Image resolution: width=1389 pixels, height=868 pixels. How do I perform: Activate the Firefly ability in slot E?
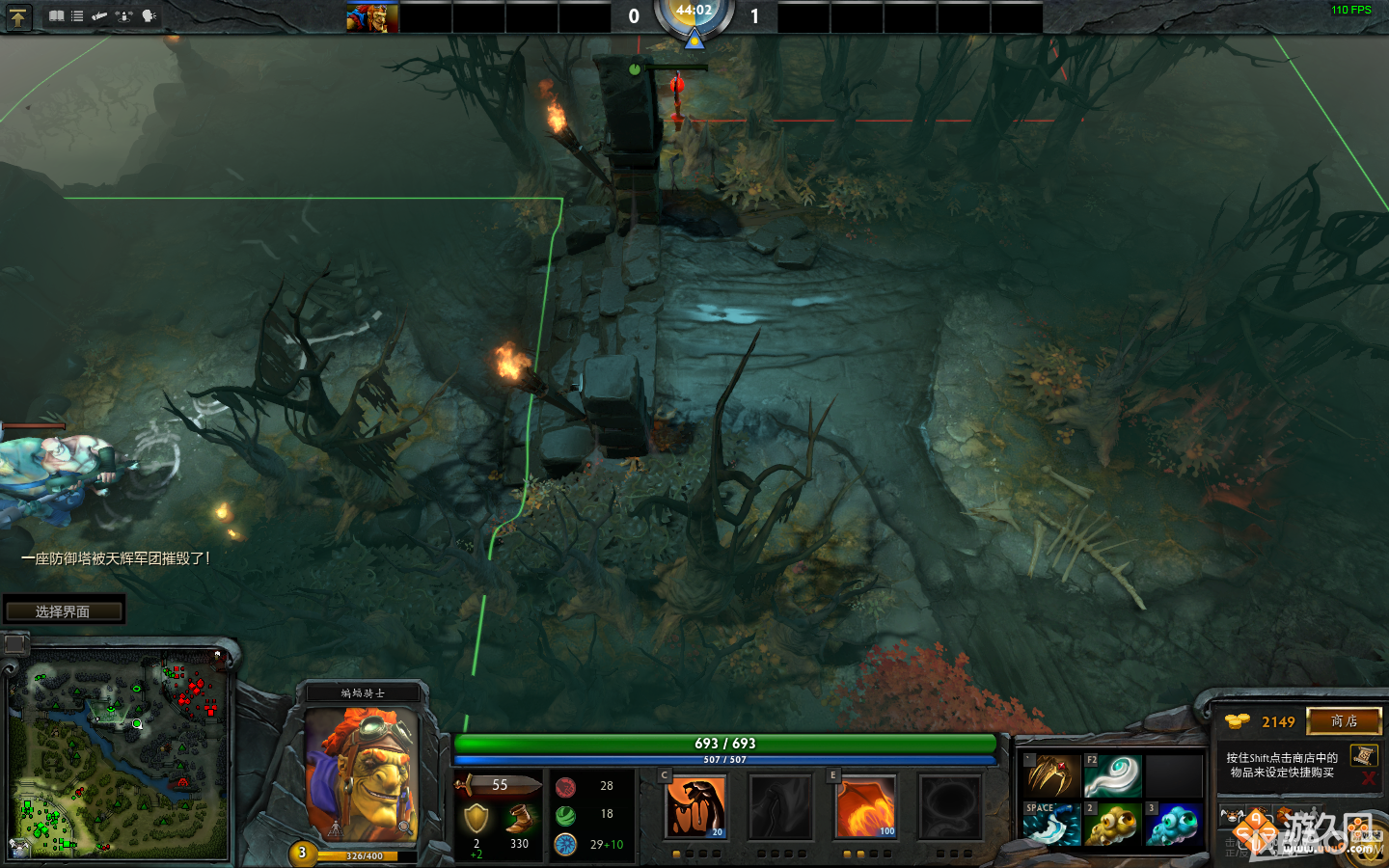tap(865, 806)
